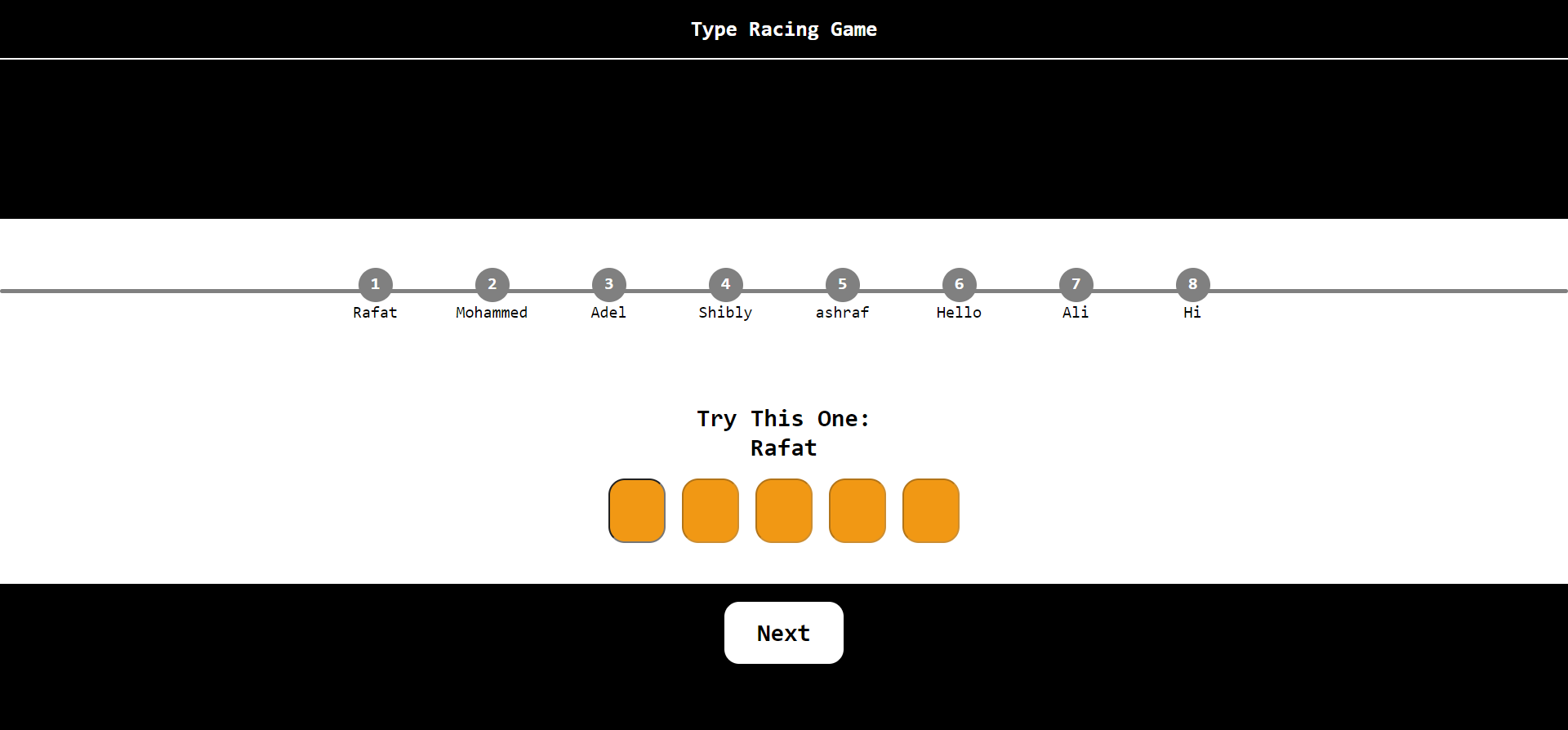This screenshot has width=1568, height=730.
Task: Select step 3 labeled Adel
Action: click(x=608, y=284)
